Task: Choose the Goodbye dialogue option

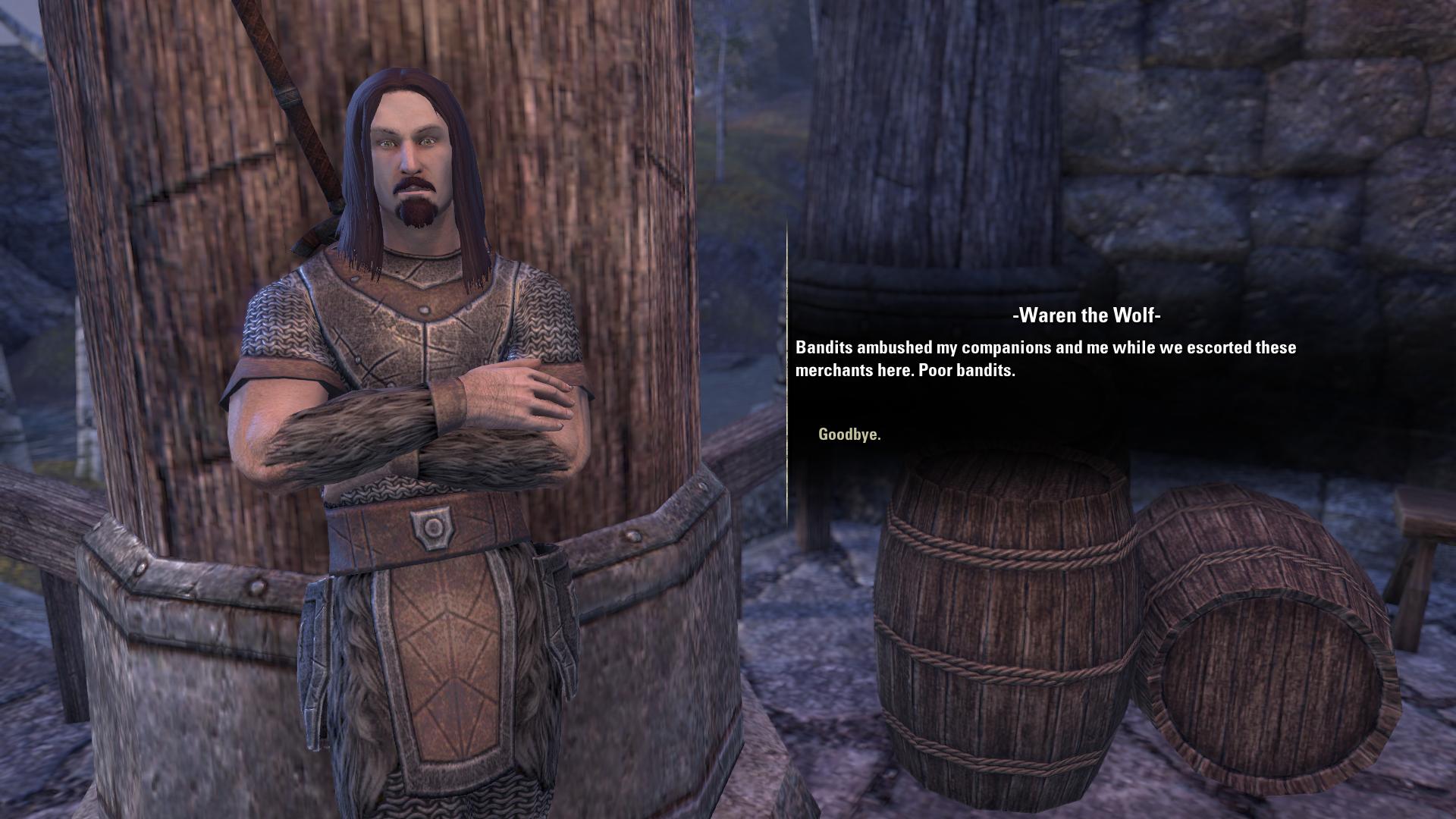Action: pyautogui.click(x=849, y=435)
